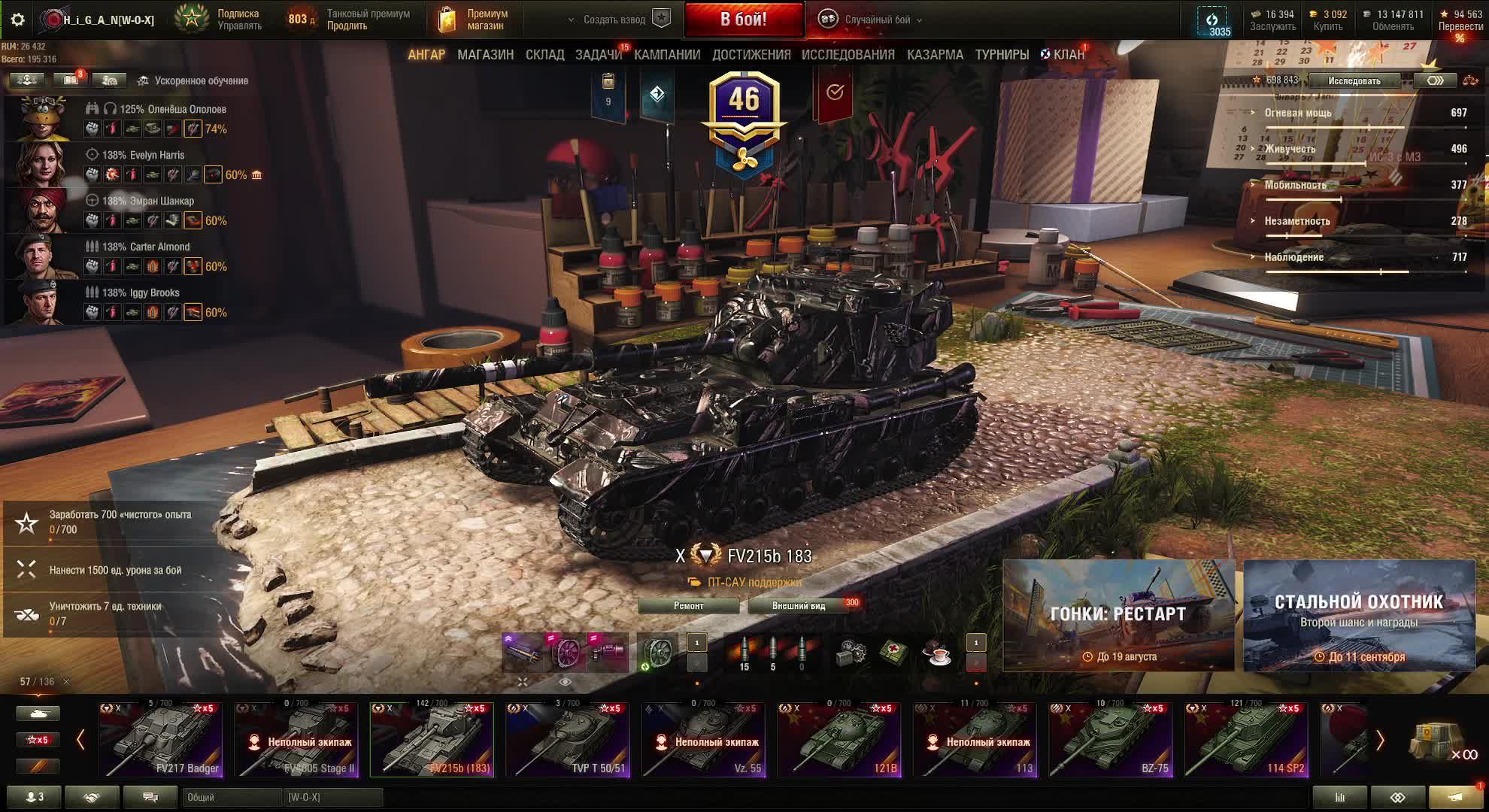This screenshot has height=812, width=1489.
Task: Click the Ремонт button
Action: pos(688,606)
